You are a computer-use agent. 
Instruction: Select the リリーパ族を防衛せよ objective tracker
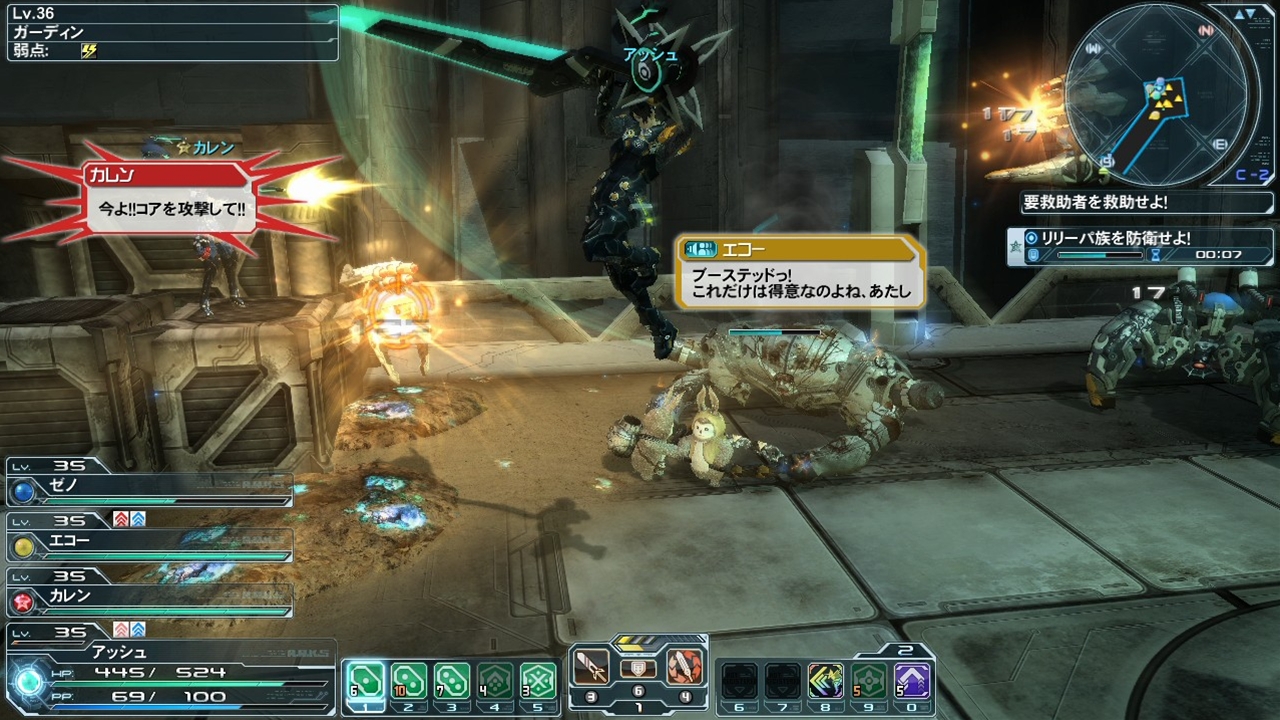1142,246
